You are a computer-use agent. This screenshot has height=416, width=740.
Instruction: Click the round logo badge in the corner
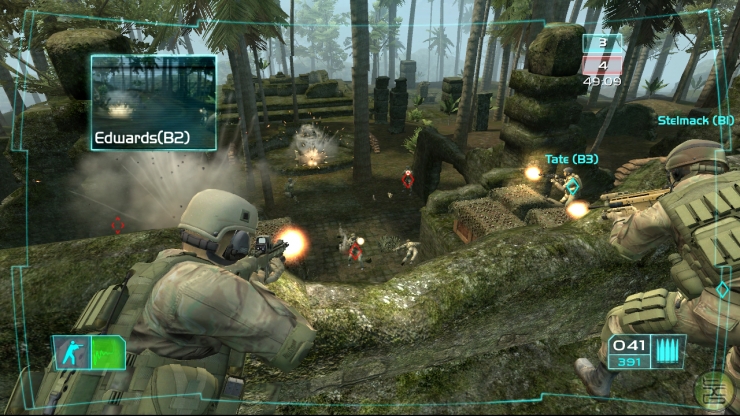pos(717,388)
